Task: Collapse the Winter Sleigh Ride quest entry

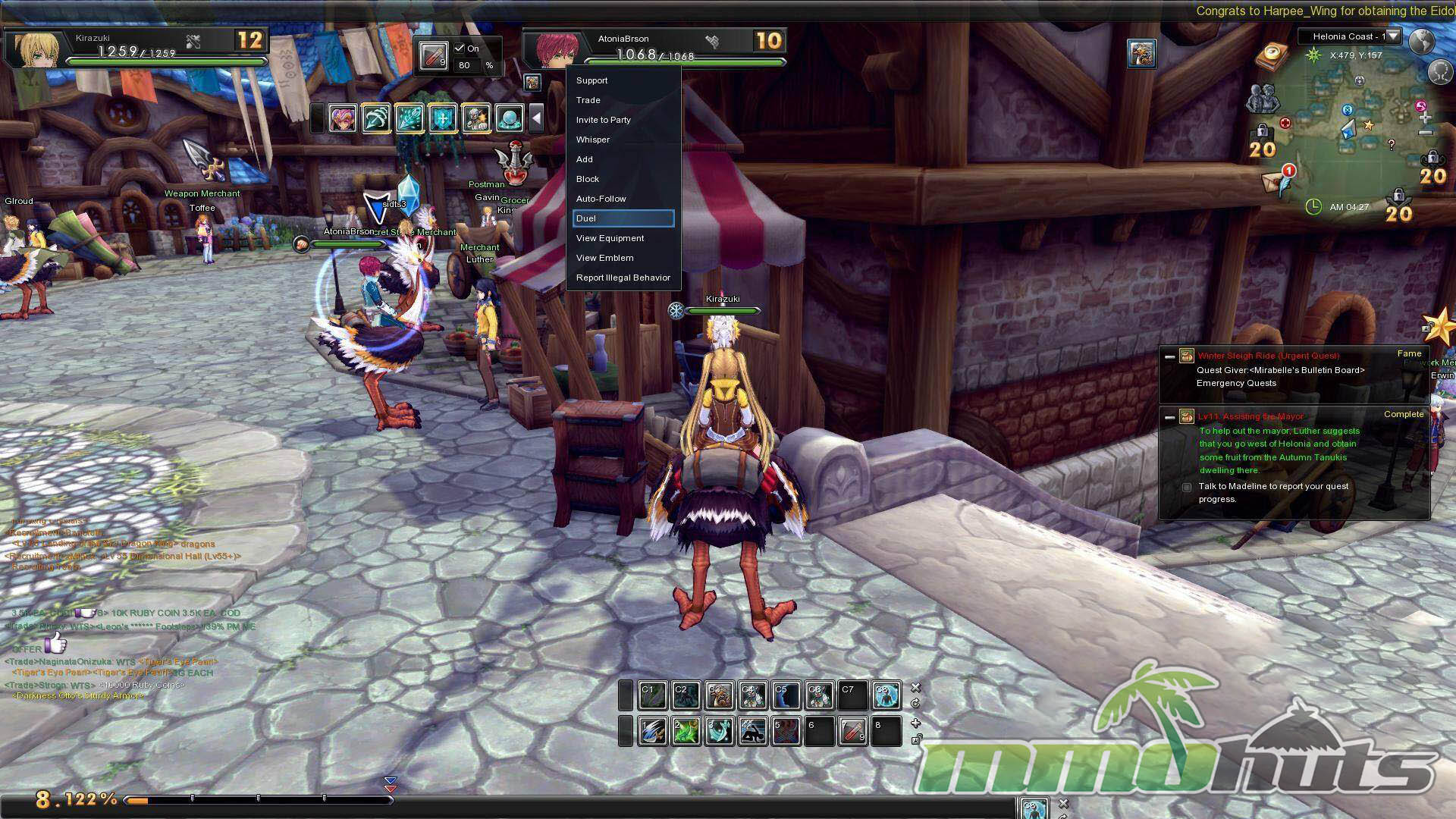Action: [x=1169, y=356]
